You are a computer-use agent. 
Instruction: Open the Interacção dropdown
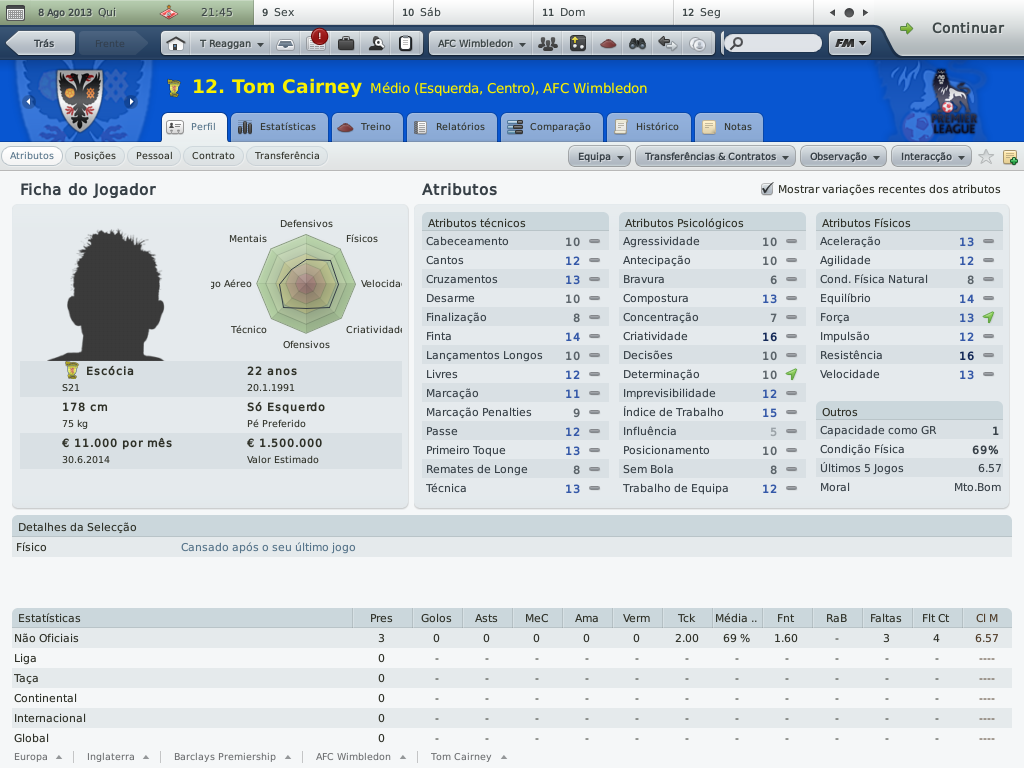tap(932, 157)
